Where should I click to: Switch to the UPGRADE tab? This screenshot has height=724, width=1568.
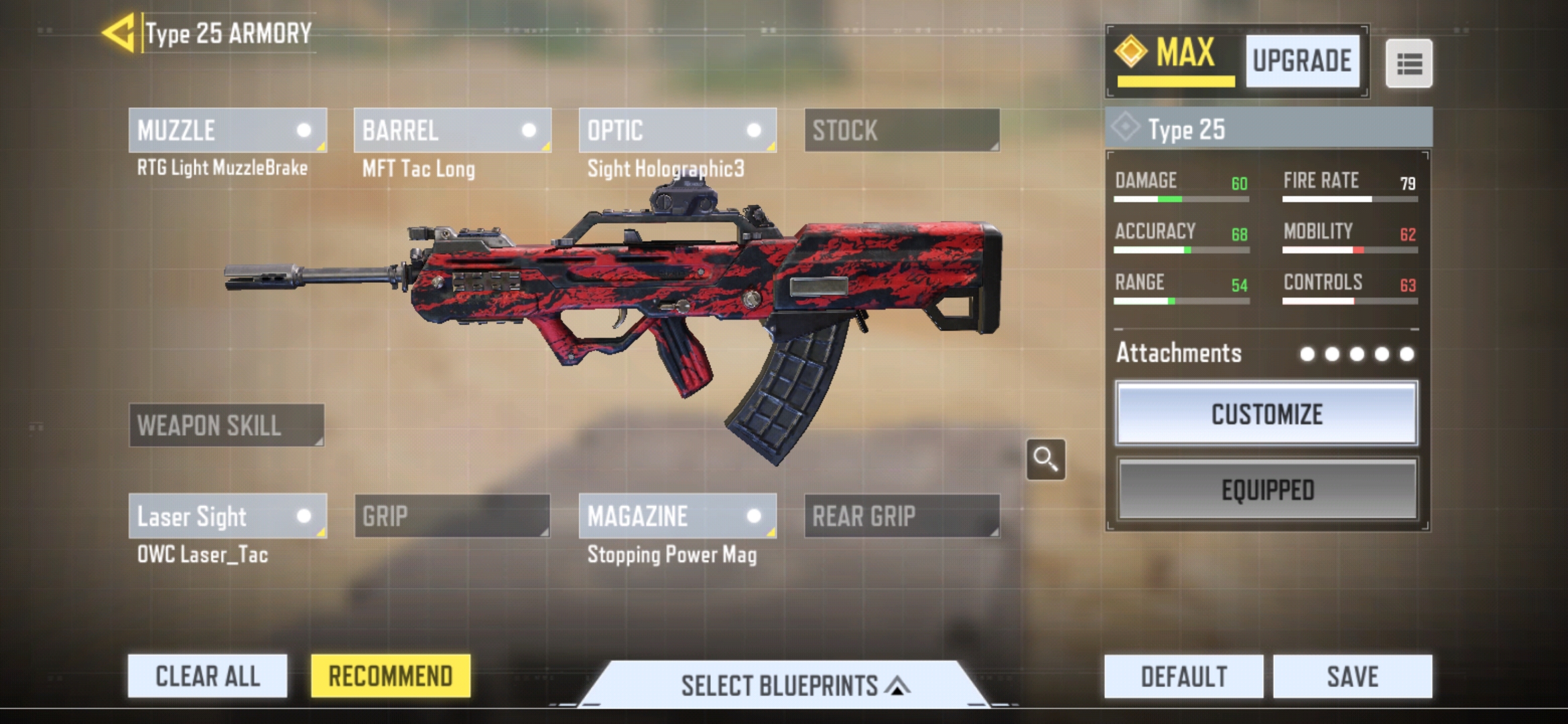(x=1302, y=61)
